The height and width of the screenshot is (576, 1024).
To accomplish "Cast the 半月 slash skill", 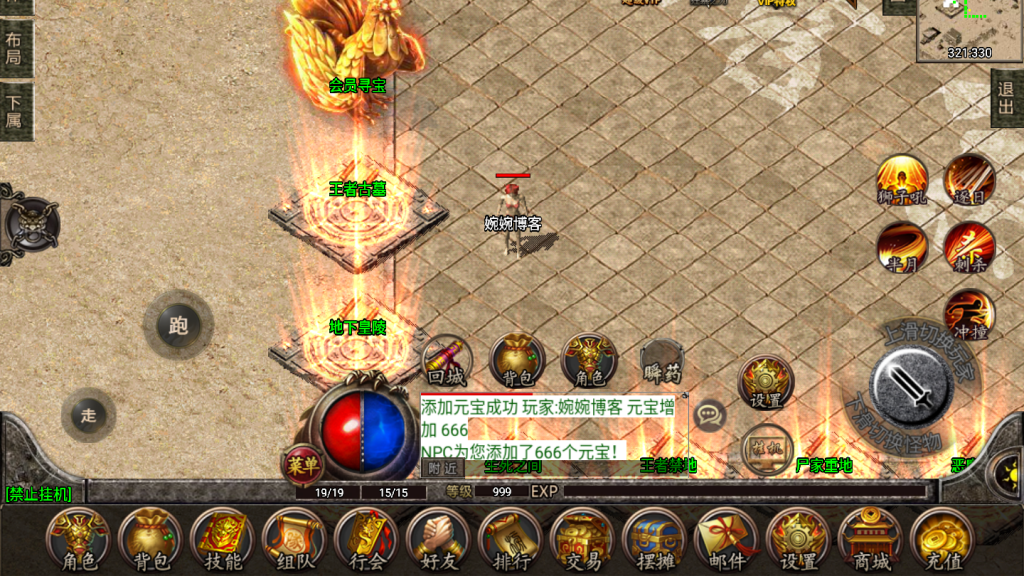I will (x=902, y=247).
